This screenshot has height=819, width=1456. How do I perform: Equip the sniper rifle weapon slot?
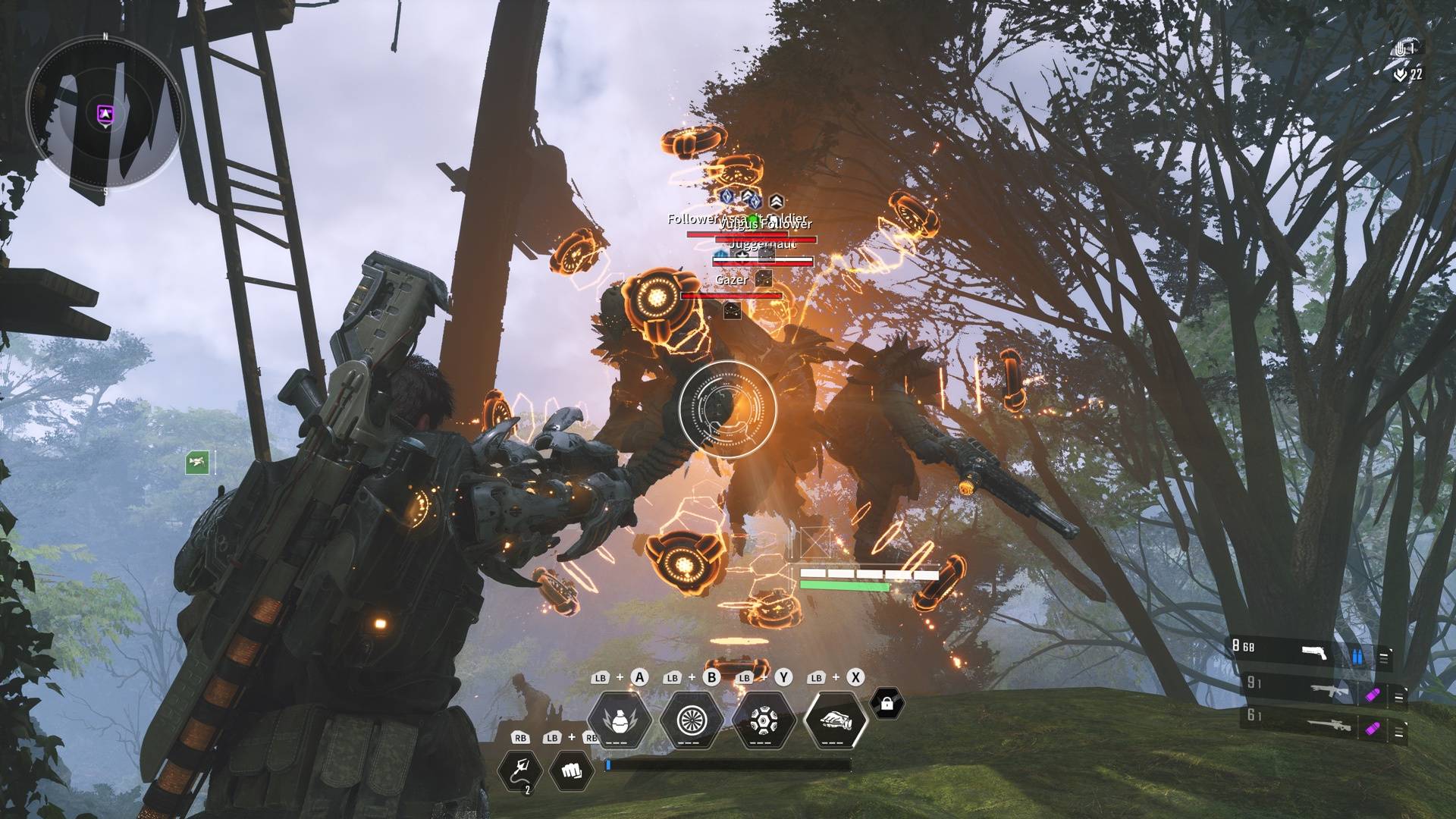[x=1329, y=726]
